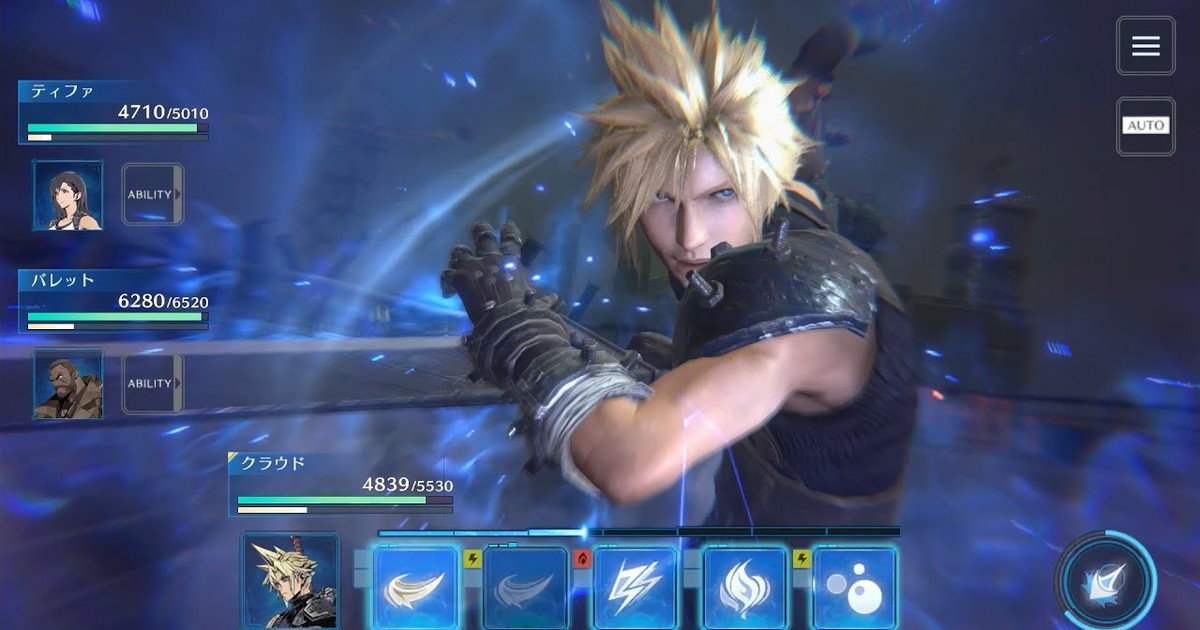The height and width of the screenshot is (630, 1200).
Task: Toggle AUTO battle mode
Action: point(1146,125)
